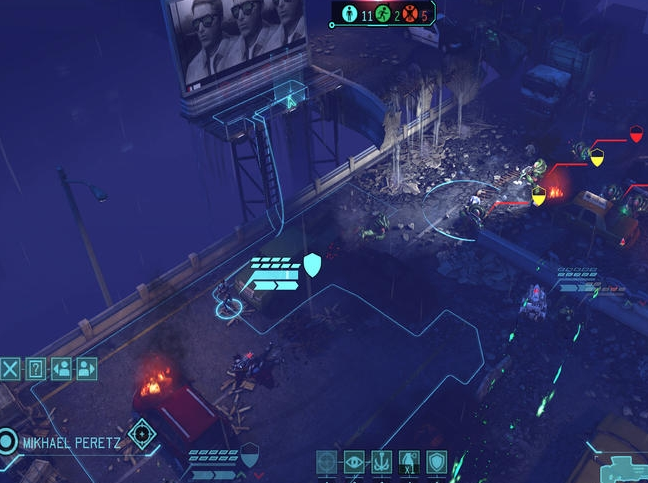Activate the Overwatch eye ability
The height and width of the screenshot is (483, 648).
[354, 462]
